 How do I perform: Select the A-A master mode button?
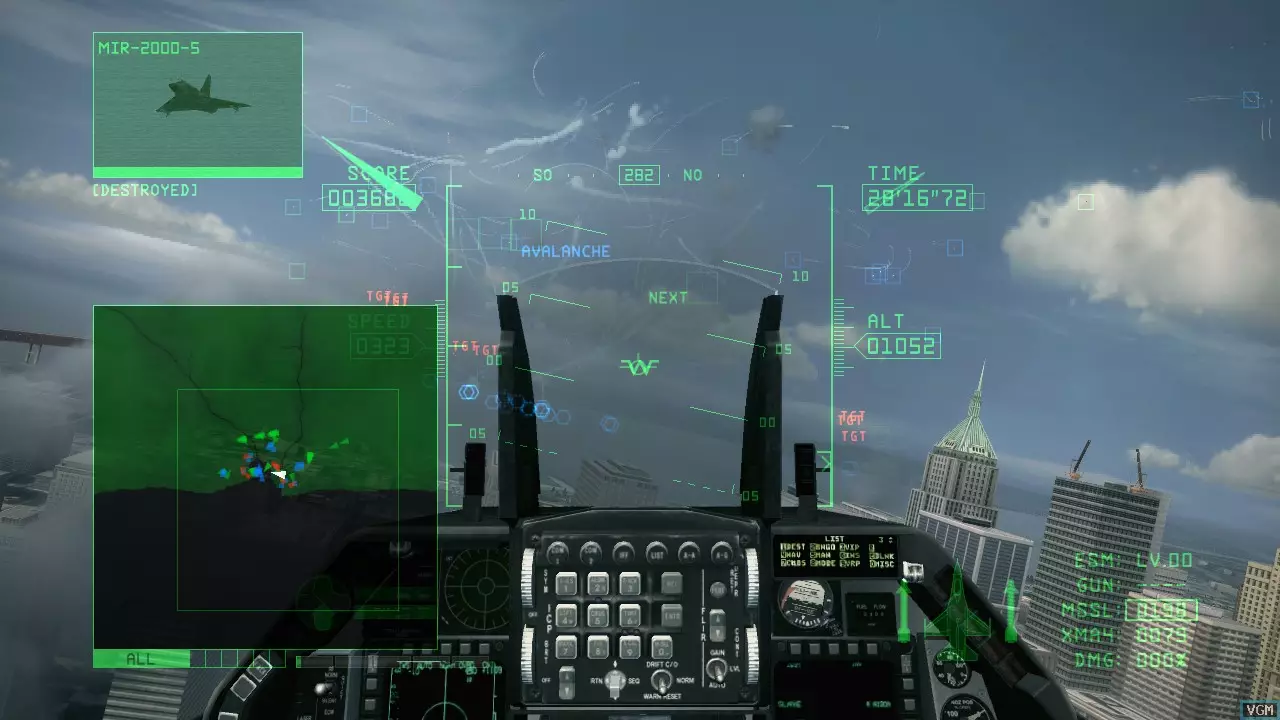(689, 553)
